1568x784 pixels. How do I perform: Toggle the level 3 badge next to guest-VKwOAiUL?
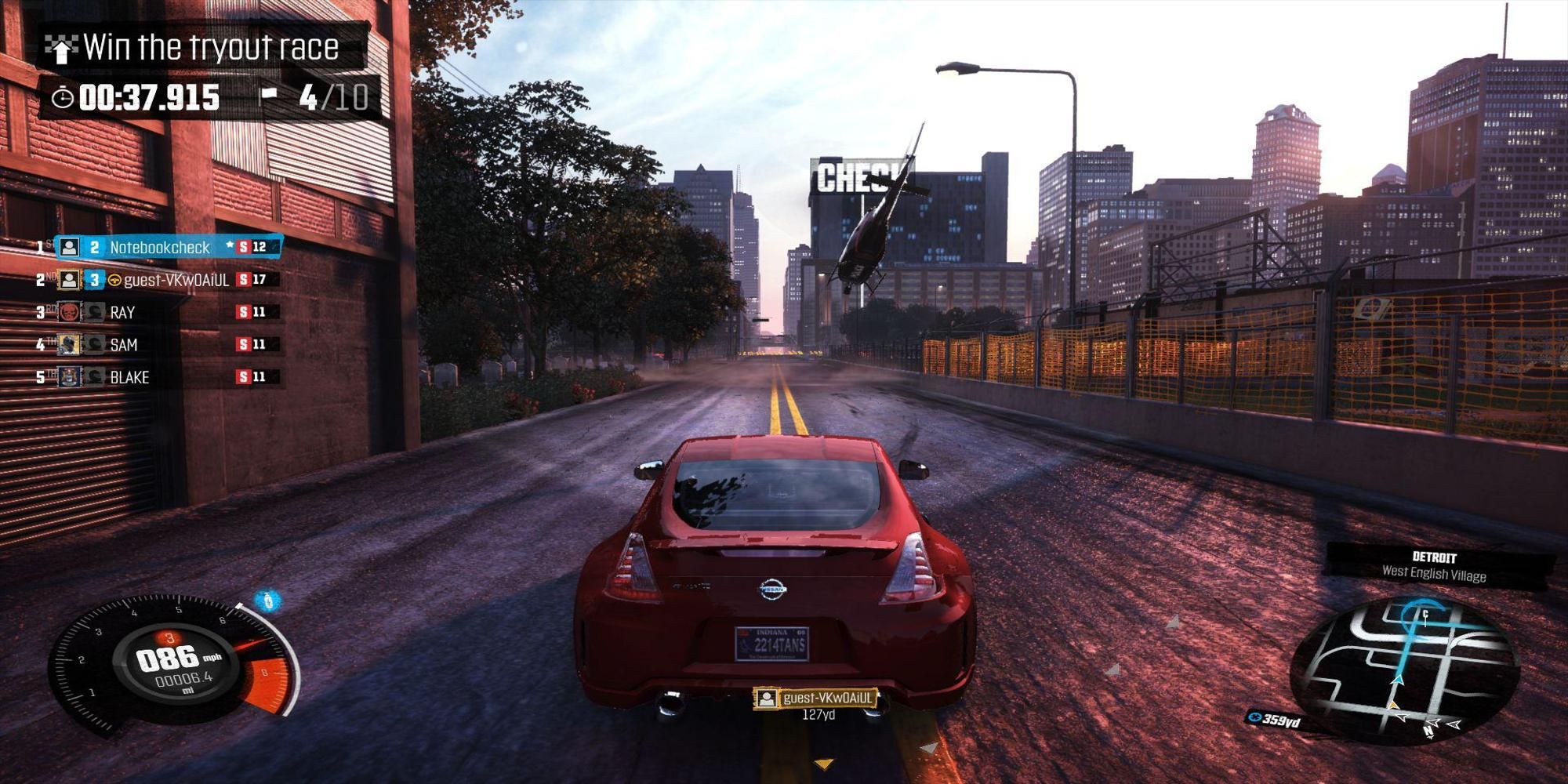pos(93,279)
